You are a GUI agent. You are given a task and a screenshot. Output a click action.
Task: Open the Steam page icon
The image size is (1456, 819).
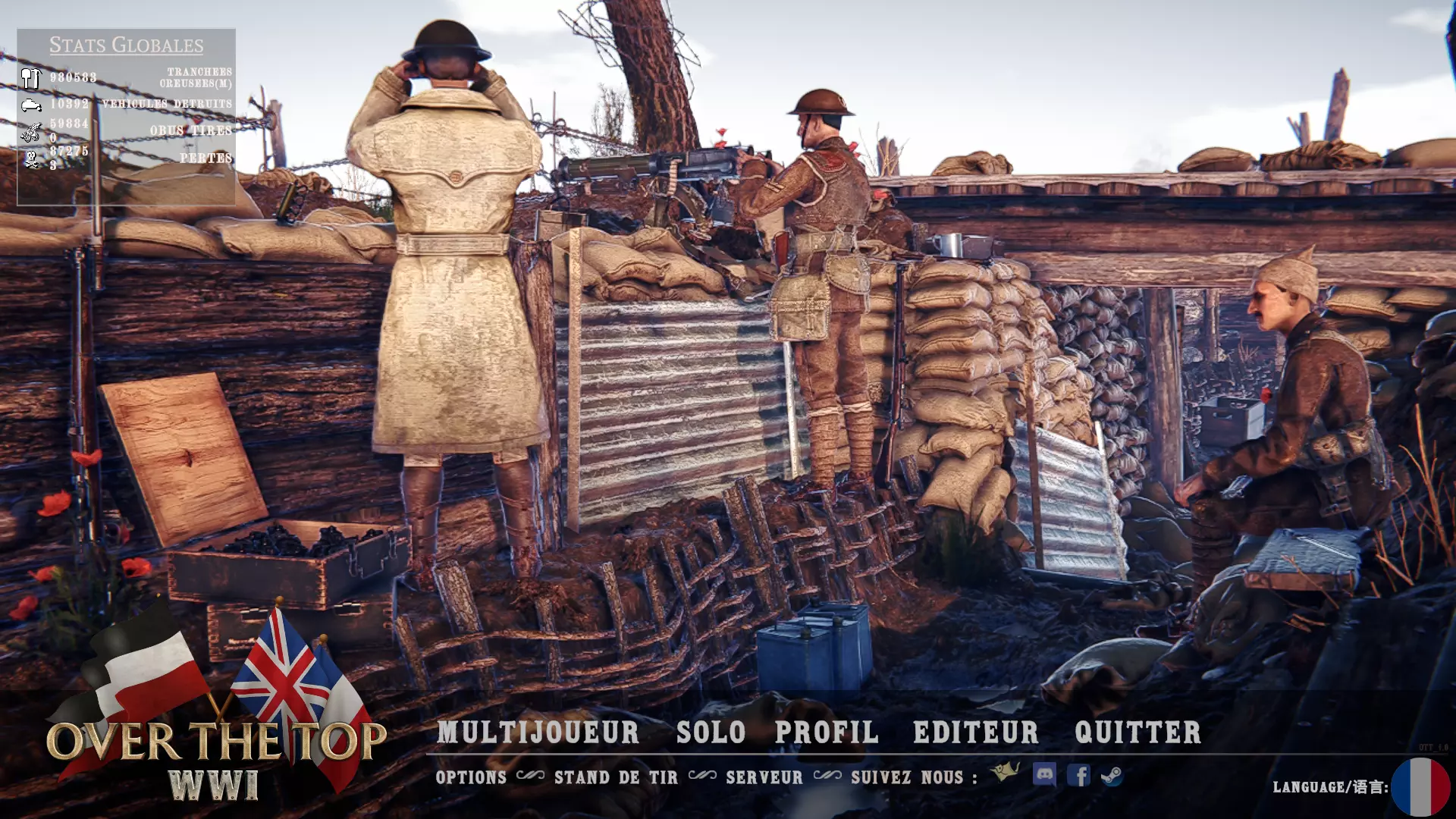(x=1112, y=776)
